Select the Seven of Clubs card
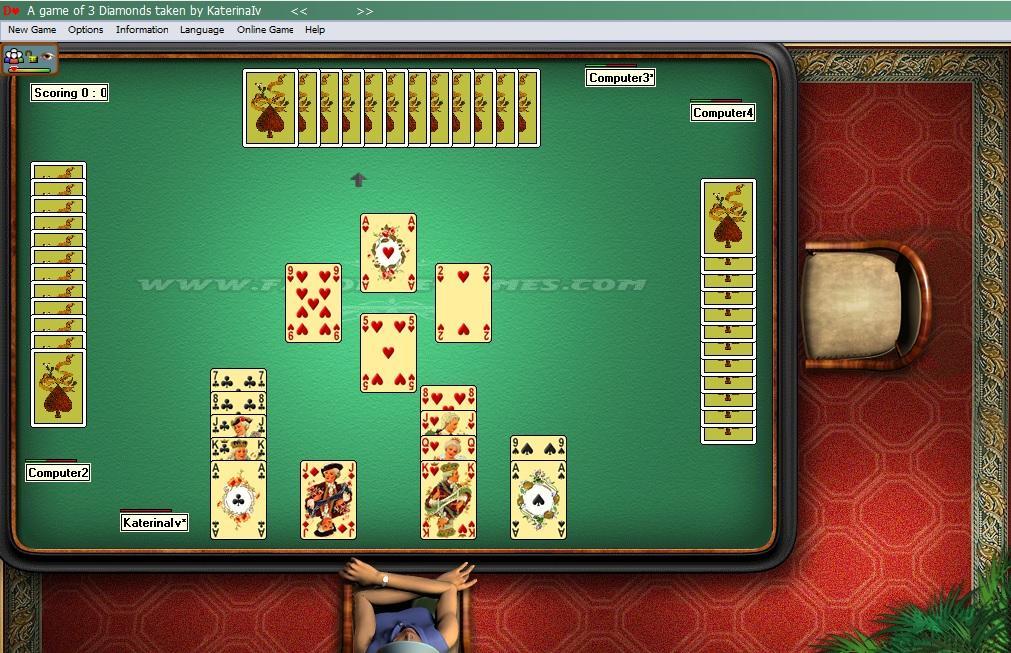This screenshot has width=1011, height=653. (238, 379)
